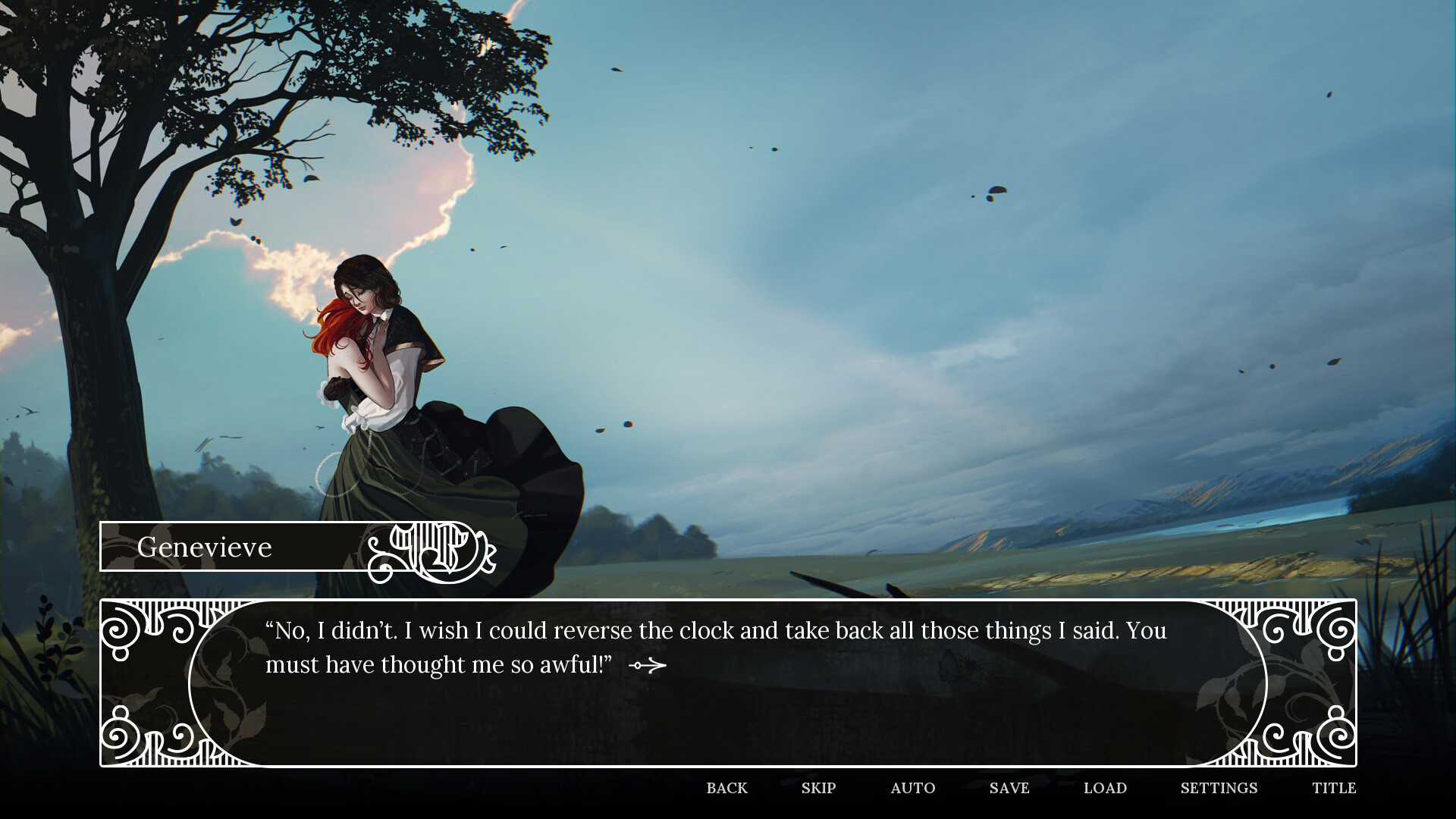Screen dimensions: 1456x819
Task: Open the Settings screen
Action: point(1219,788)
